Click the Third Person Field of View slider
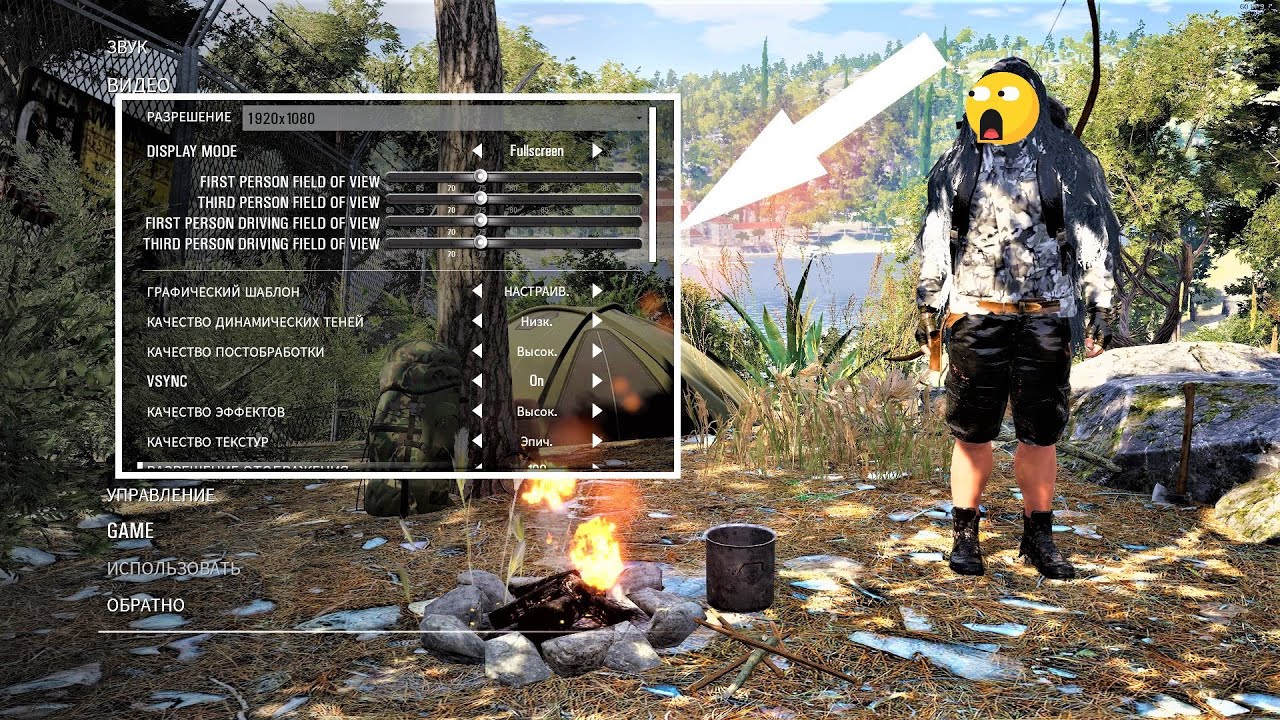The width and height of the screenshot is (1280, 720). [513, 200]
